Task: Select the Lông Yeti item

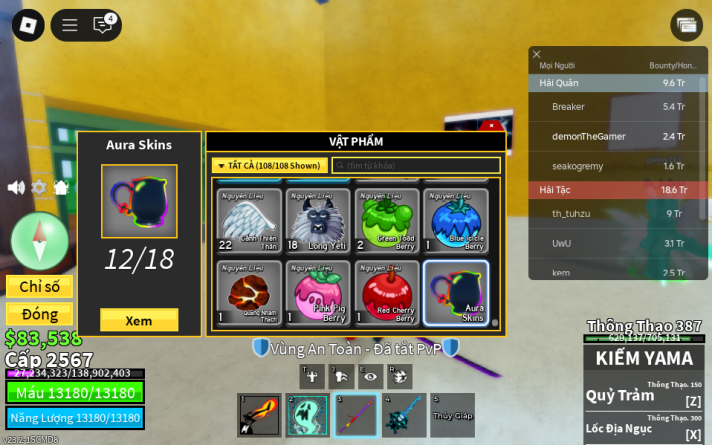Action: [318, 220]
